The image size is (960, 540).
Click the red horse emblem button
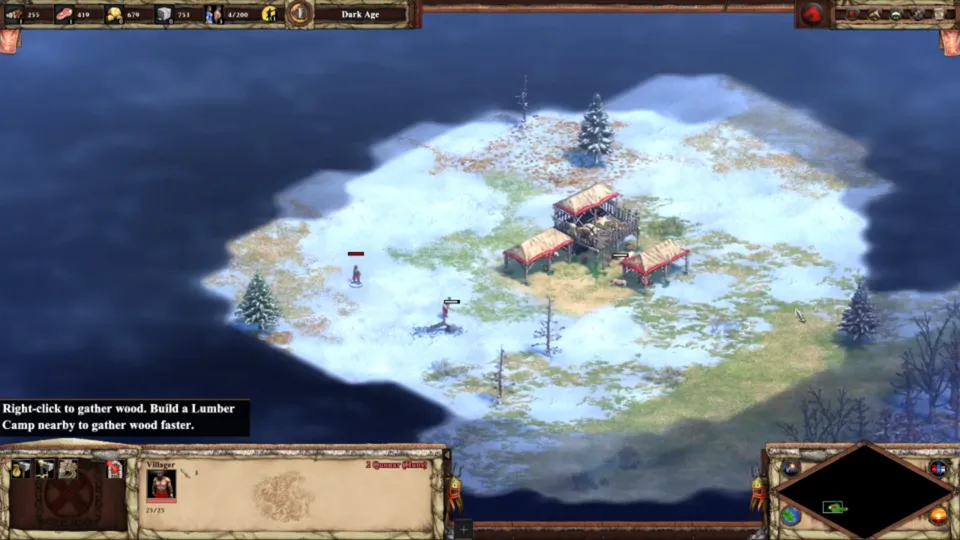813,14
